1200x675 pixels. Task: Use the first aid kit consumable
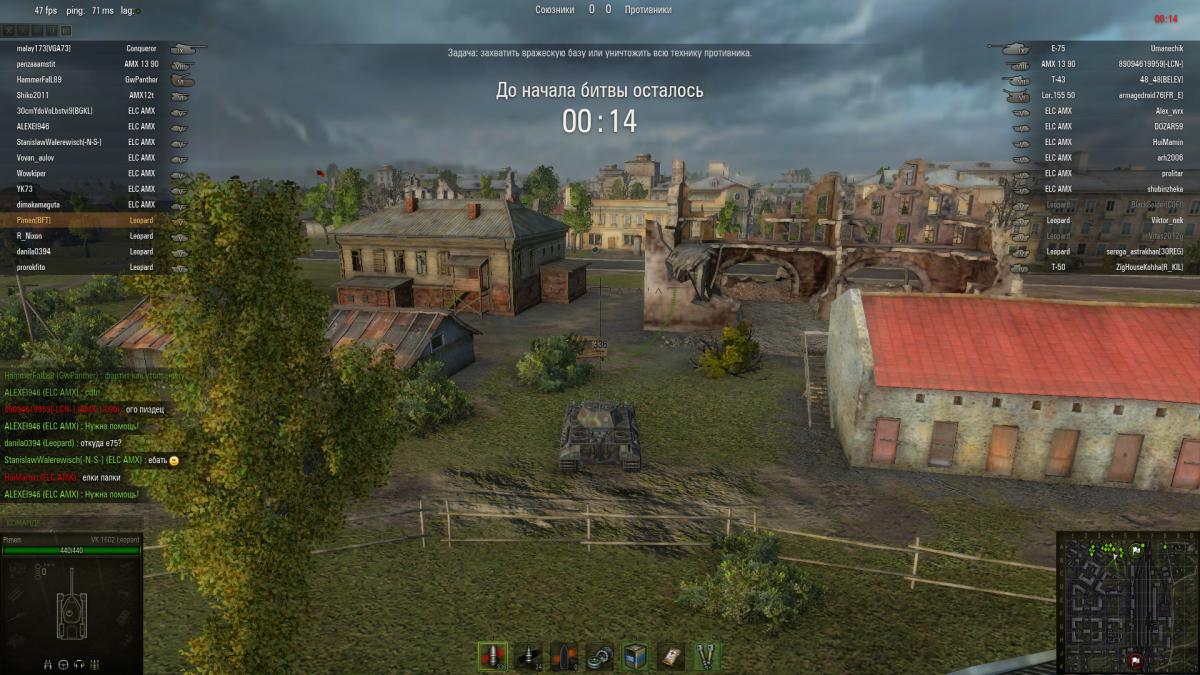pyautogui.click(x=671, y=656)
